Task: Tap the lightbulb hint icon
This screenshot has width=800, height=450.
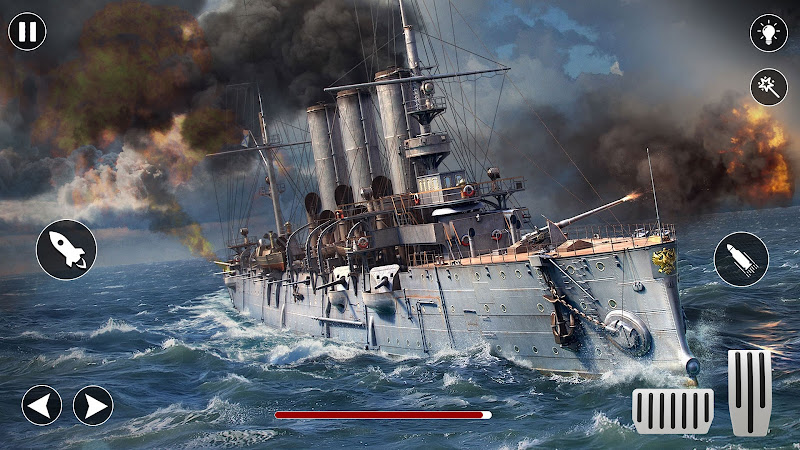Action: (768, 33)
